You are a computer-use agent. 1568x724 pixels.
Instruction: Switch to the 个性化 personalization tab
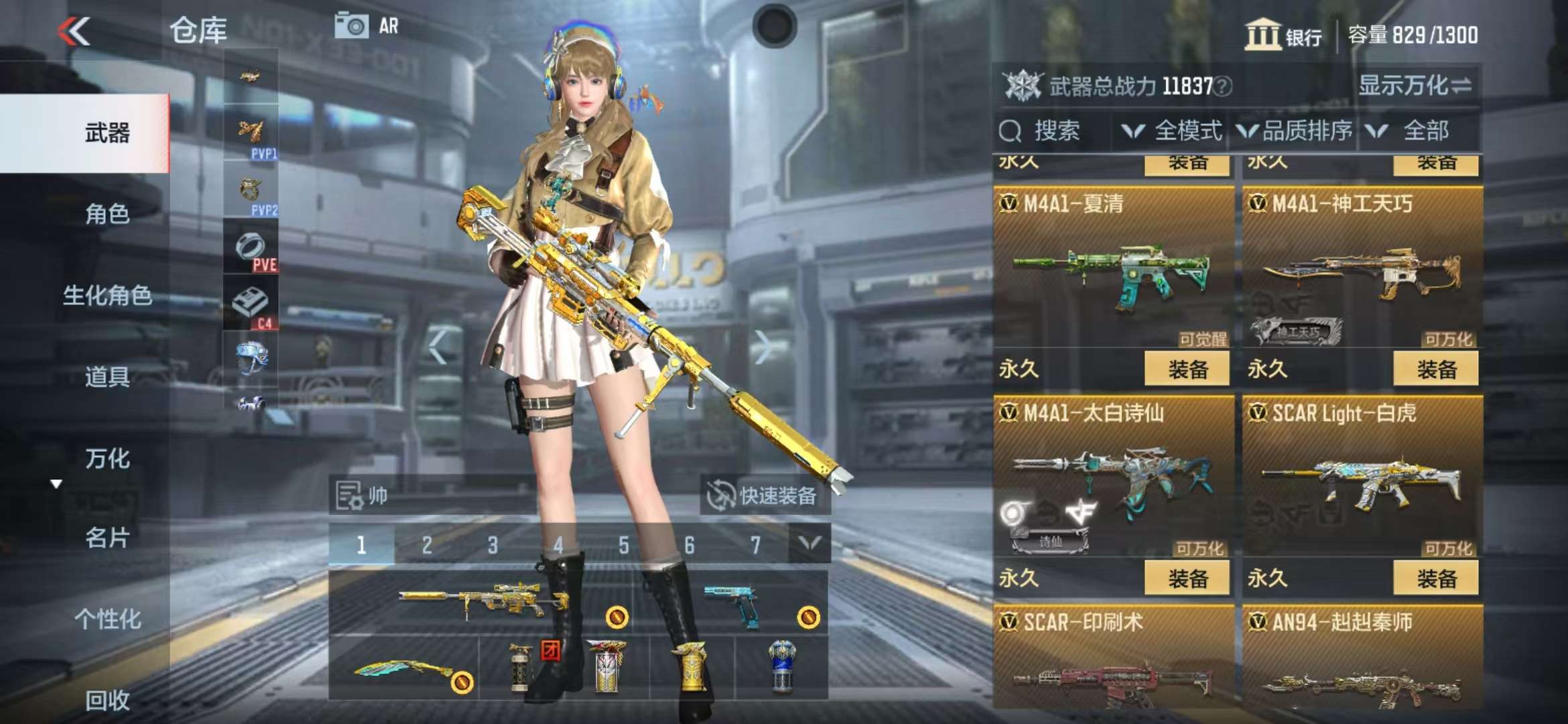[107, 619]
